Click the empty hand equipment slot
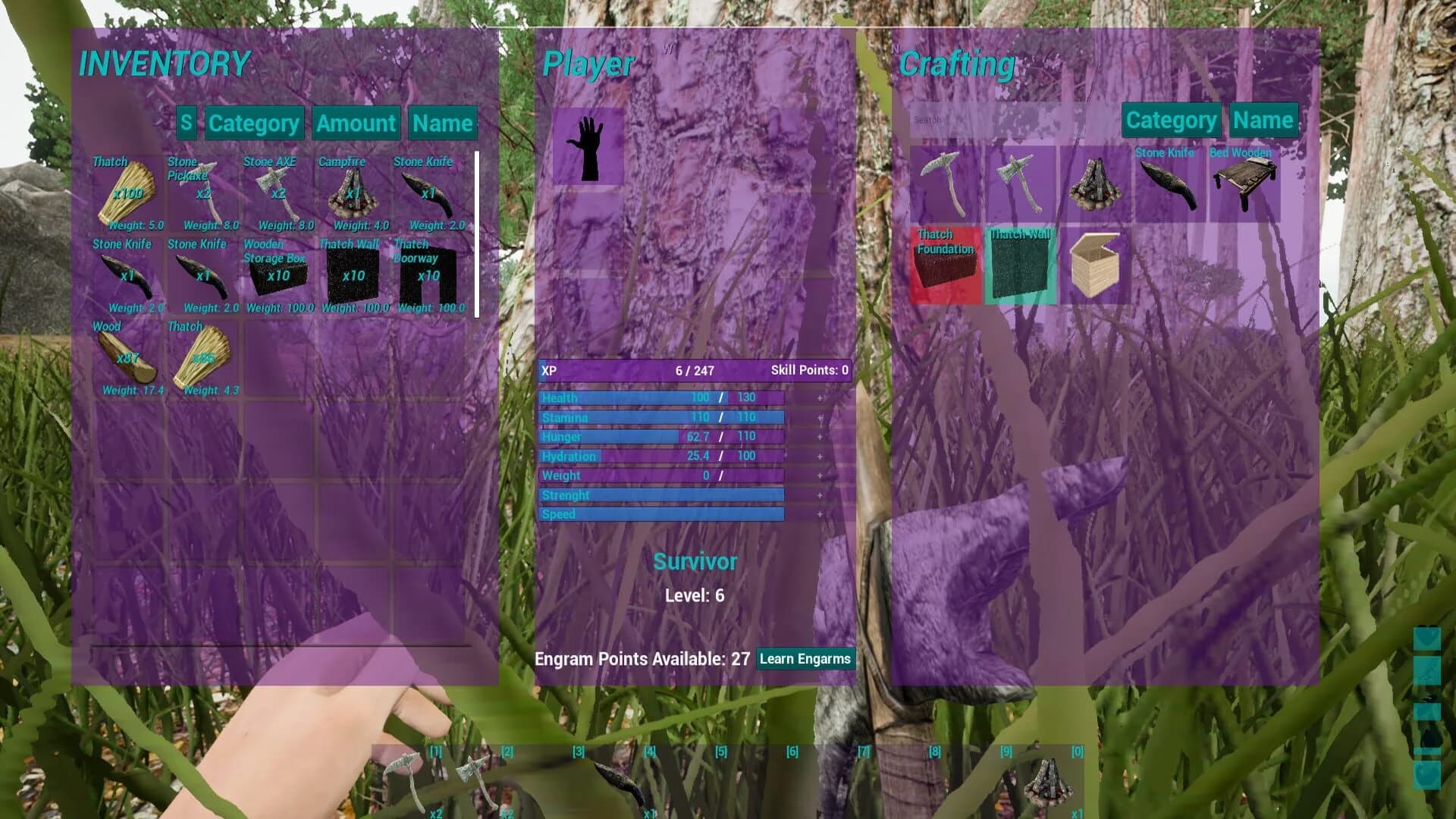Viewport: 1456px width, 819px height. click(x=588, y=146)
